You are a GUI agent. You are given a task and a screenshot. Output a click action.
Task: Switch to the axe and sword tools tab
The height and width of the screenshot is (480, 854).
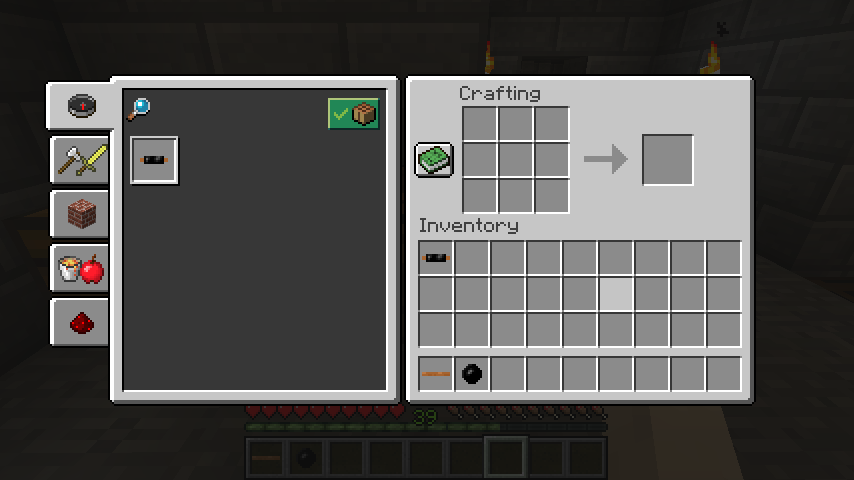pyautogui.click(x=81, y=160)
